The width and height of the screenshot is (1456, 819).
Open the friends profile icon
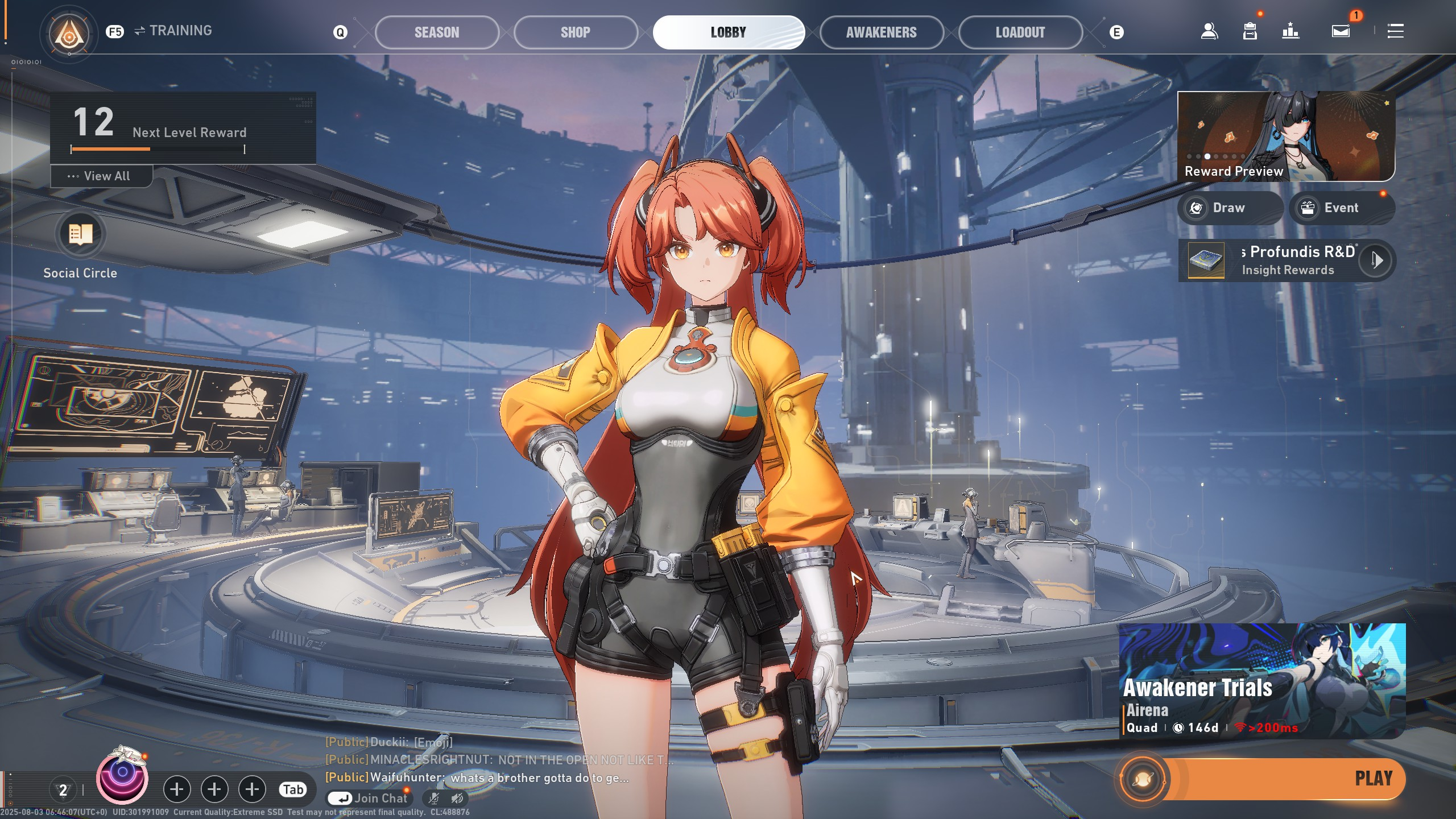click(1209, 31)
